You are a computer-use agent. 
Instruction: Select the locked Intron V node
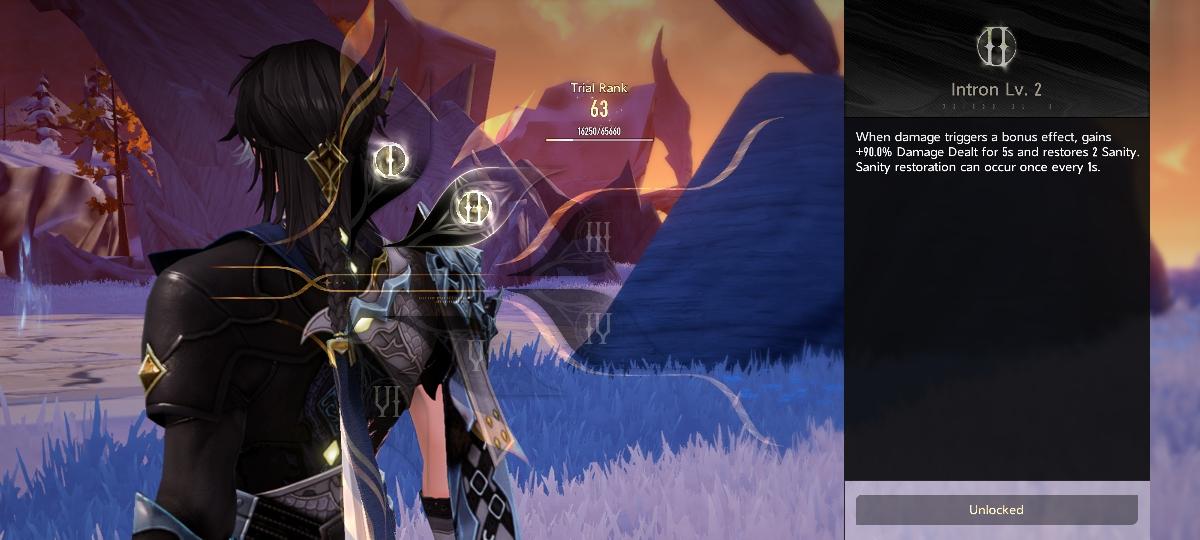pos(476,353)
